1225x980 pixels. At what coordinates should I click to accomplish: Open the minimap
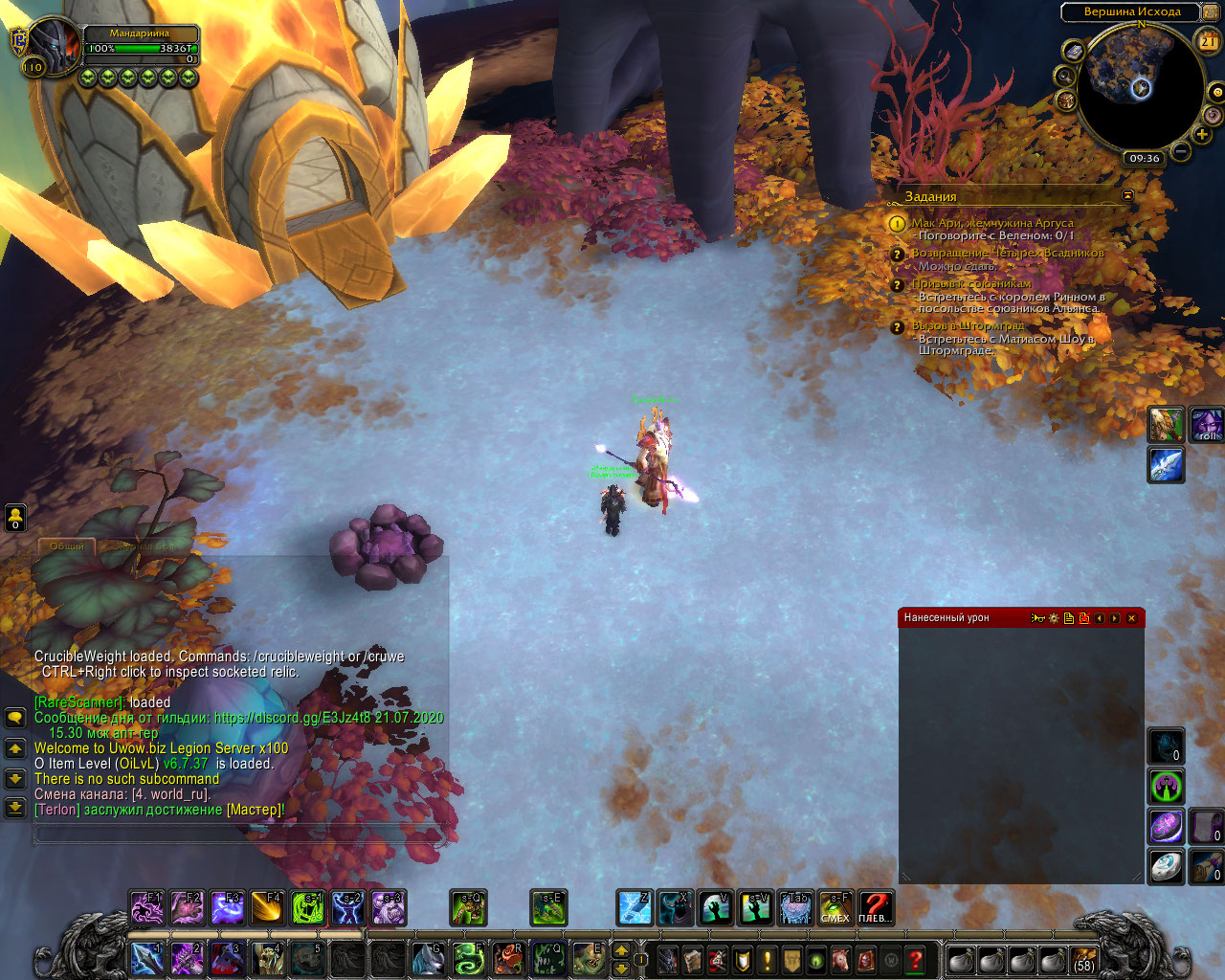point(1139,89)
